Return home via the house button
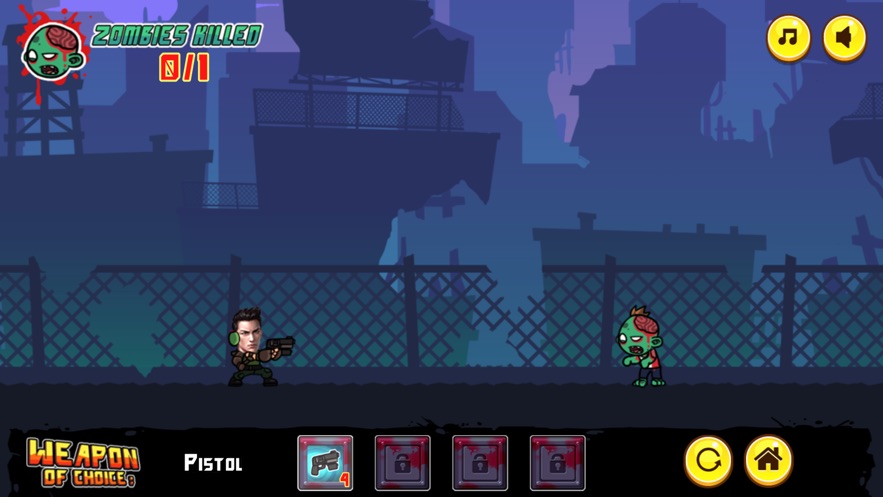 click(x=768, y=460)
